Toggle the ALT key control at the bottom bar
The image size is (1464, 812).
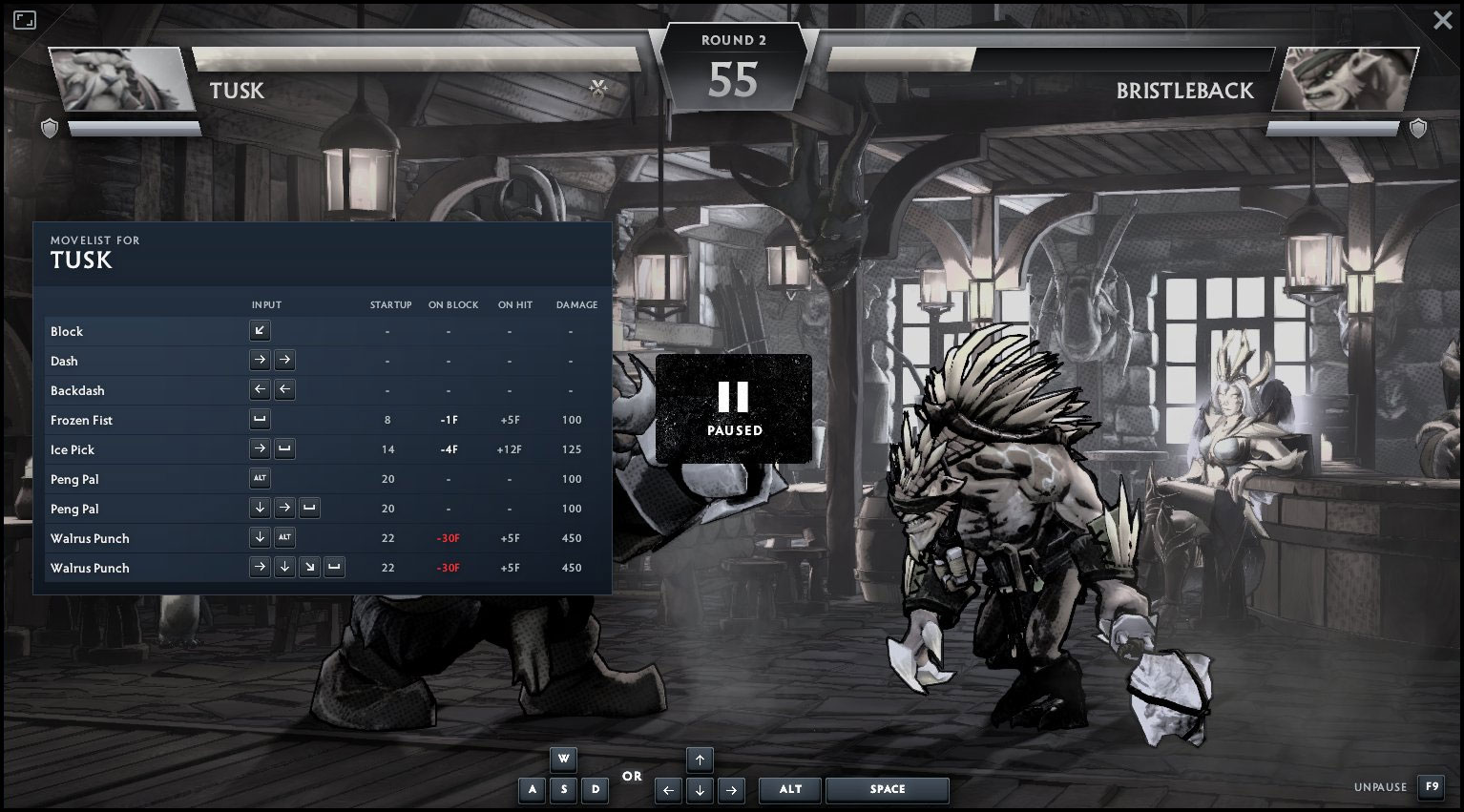789,789
